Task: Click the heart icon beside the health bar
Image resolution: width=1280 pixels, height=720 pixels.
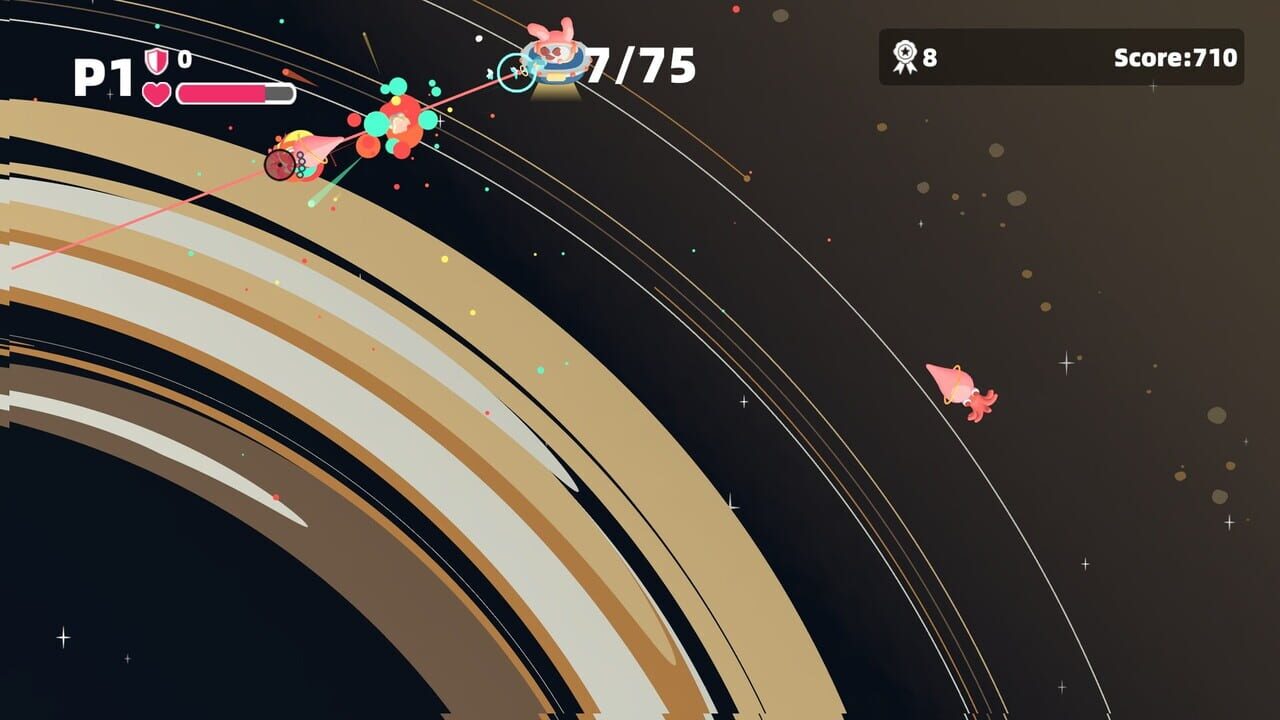Action: (x=155, y=92)
